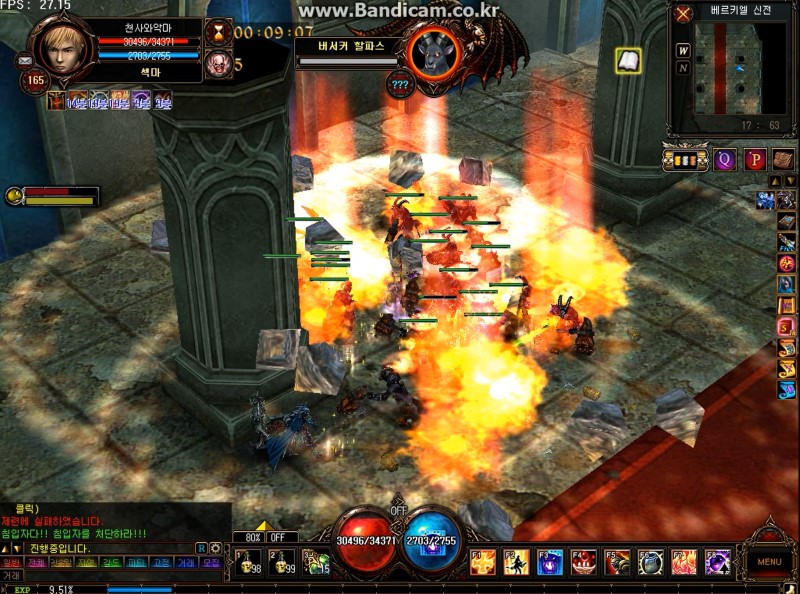
Task: Click the N button beside the minimap
Action: (683, 68)
